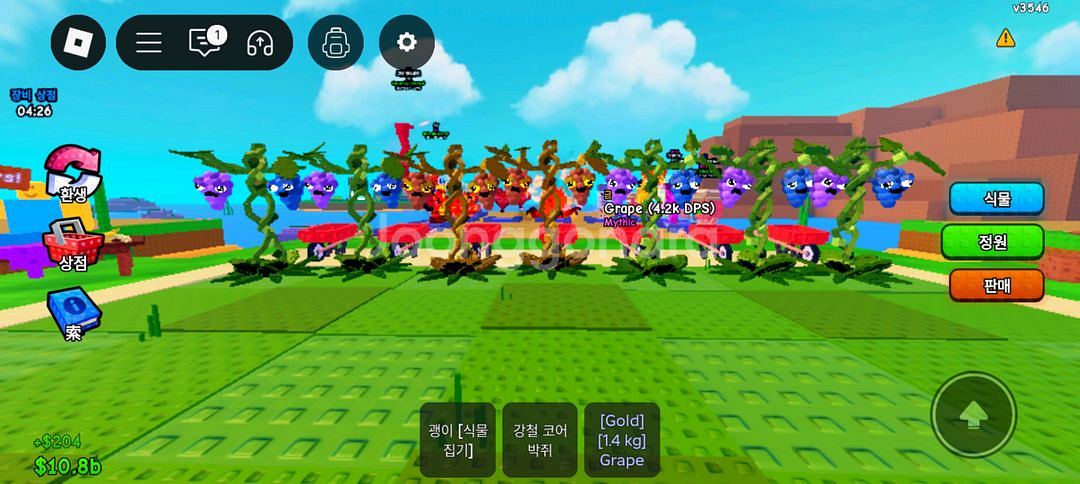Click the yellow warning triangle icon
Screen dimensions: 1080x484
click(1005, 38)
